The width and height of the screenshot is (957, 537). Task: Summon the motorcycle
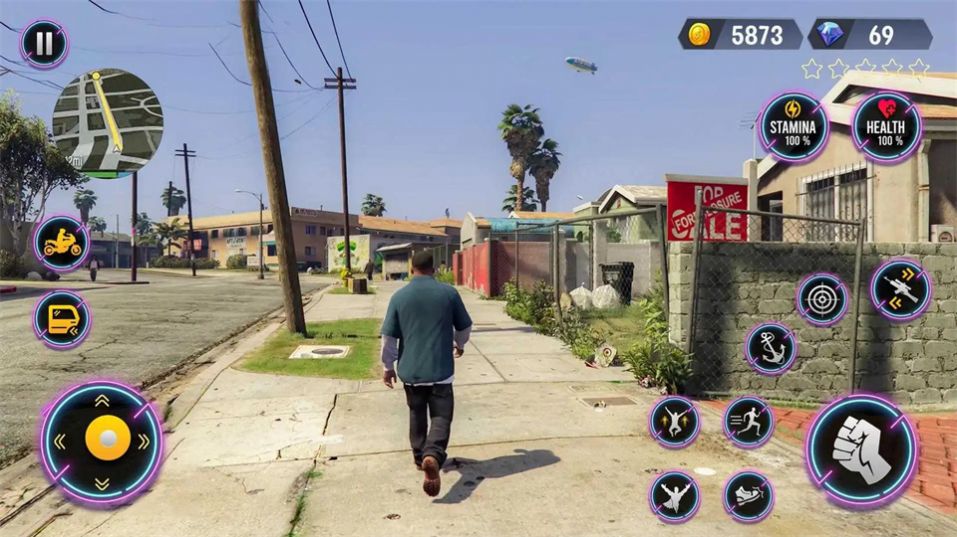pyautogui.click(x=62, y=243)
